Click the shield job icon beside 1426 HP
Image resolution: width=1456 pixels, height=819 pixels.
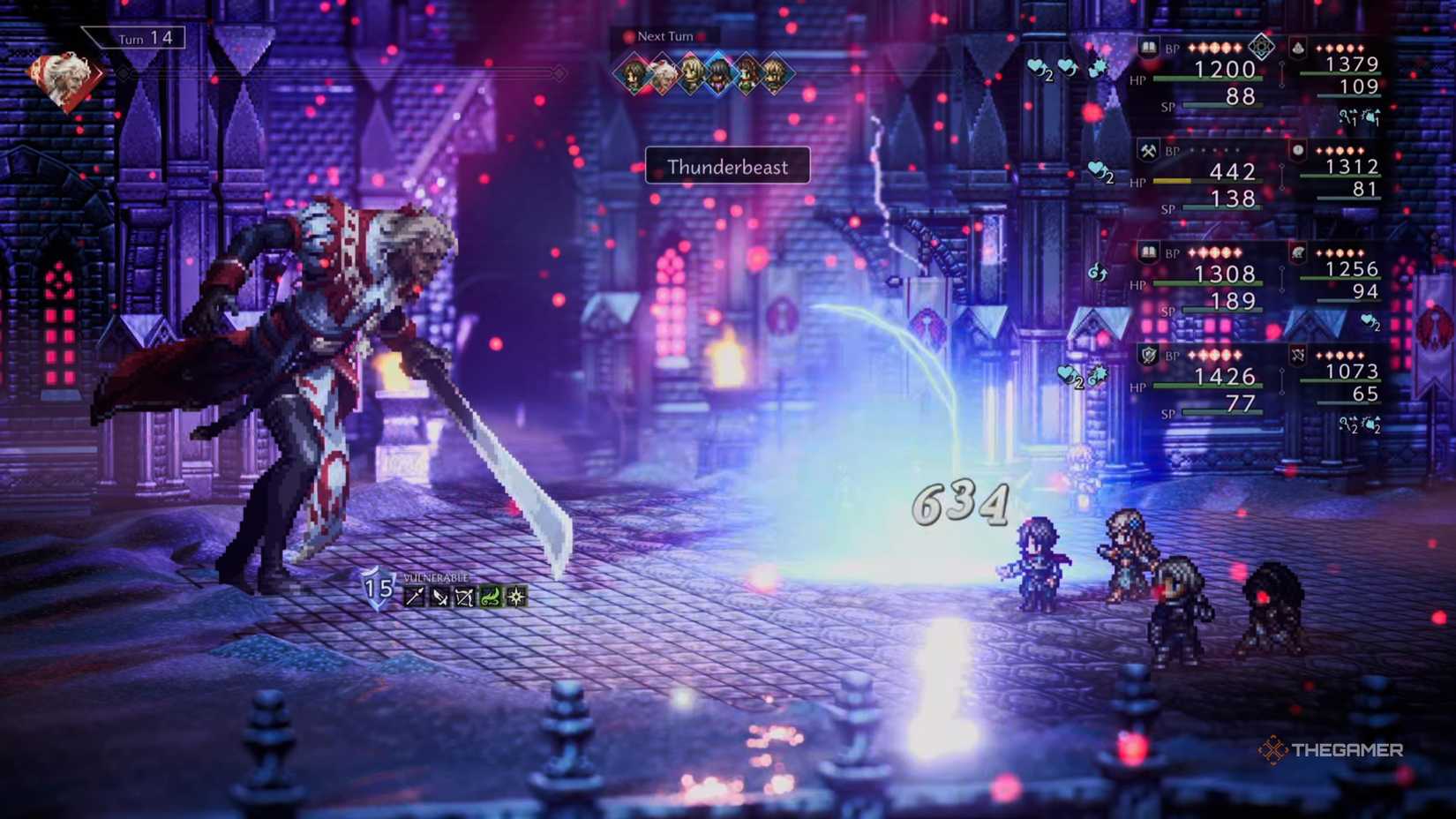tap(1148, 355)
